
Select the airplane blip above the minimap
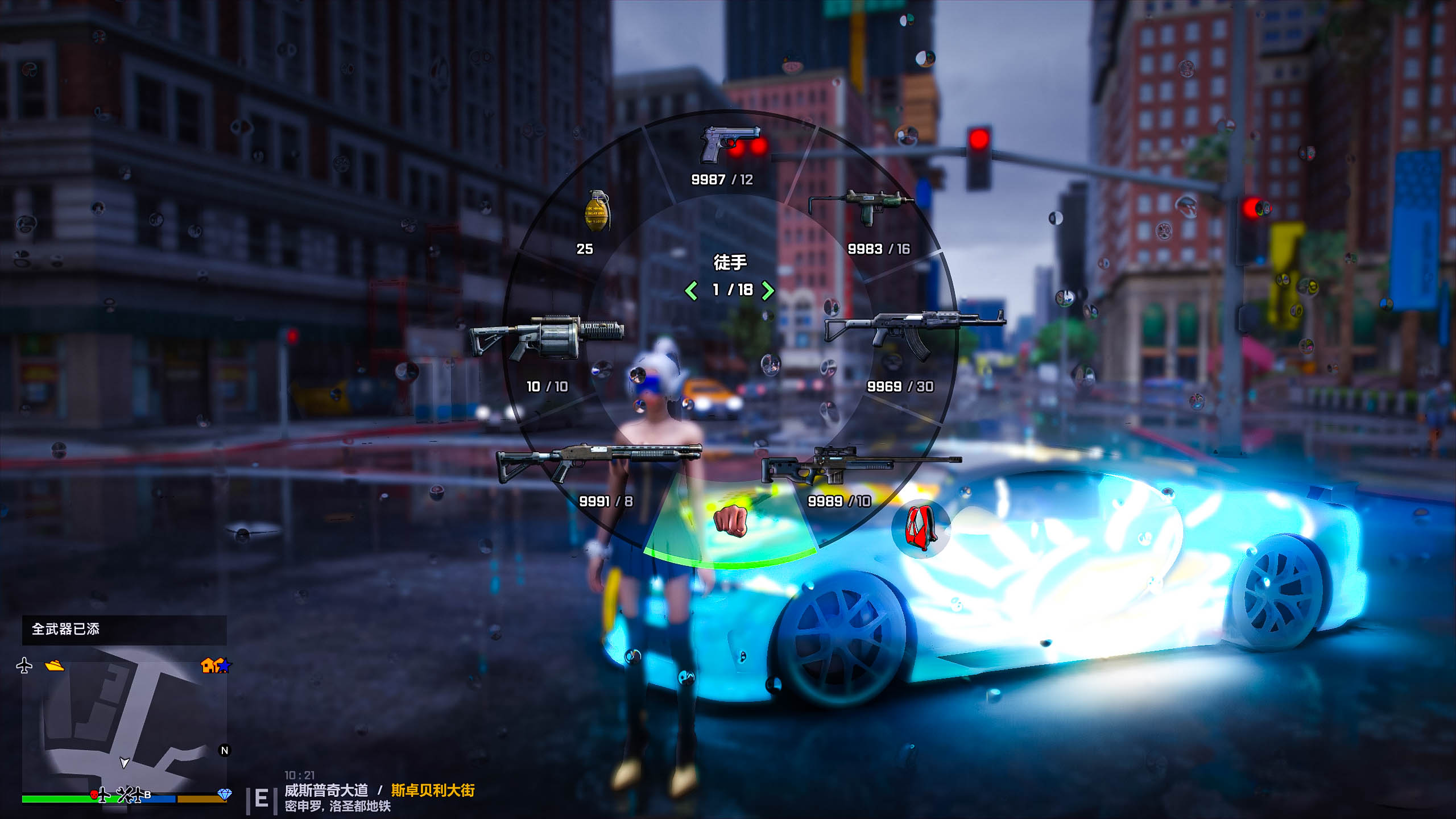click(24, 665)
